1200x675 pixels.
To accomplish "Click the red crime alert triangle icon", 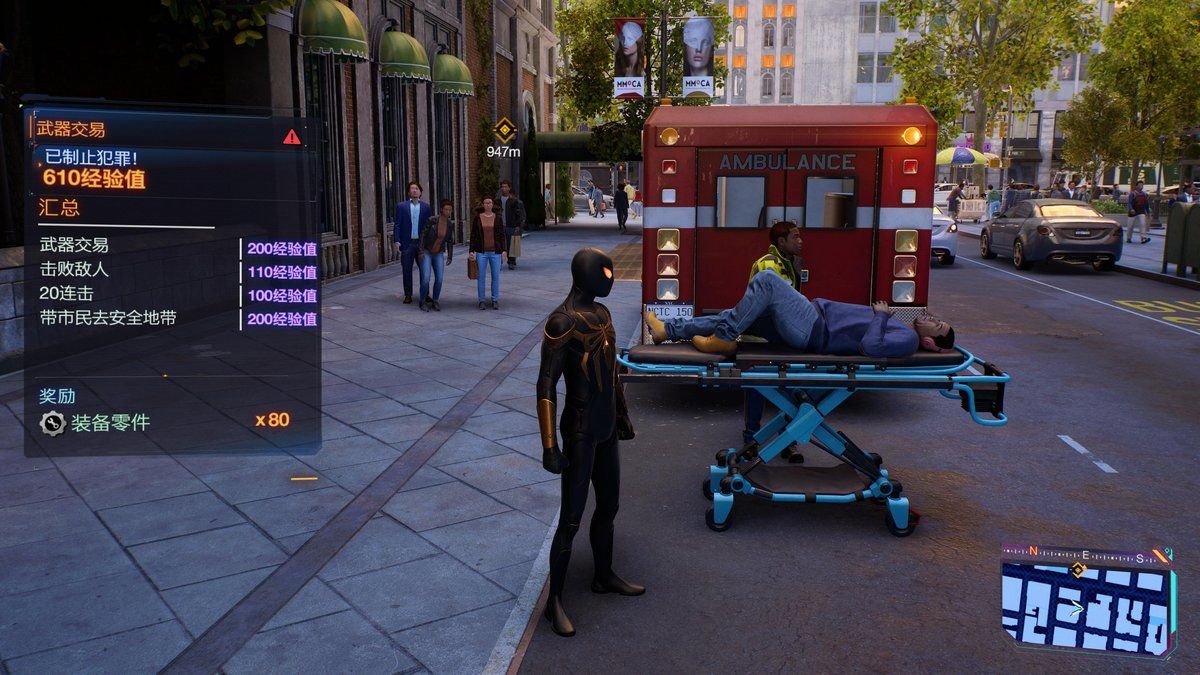I will click(291, 136).
